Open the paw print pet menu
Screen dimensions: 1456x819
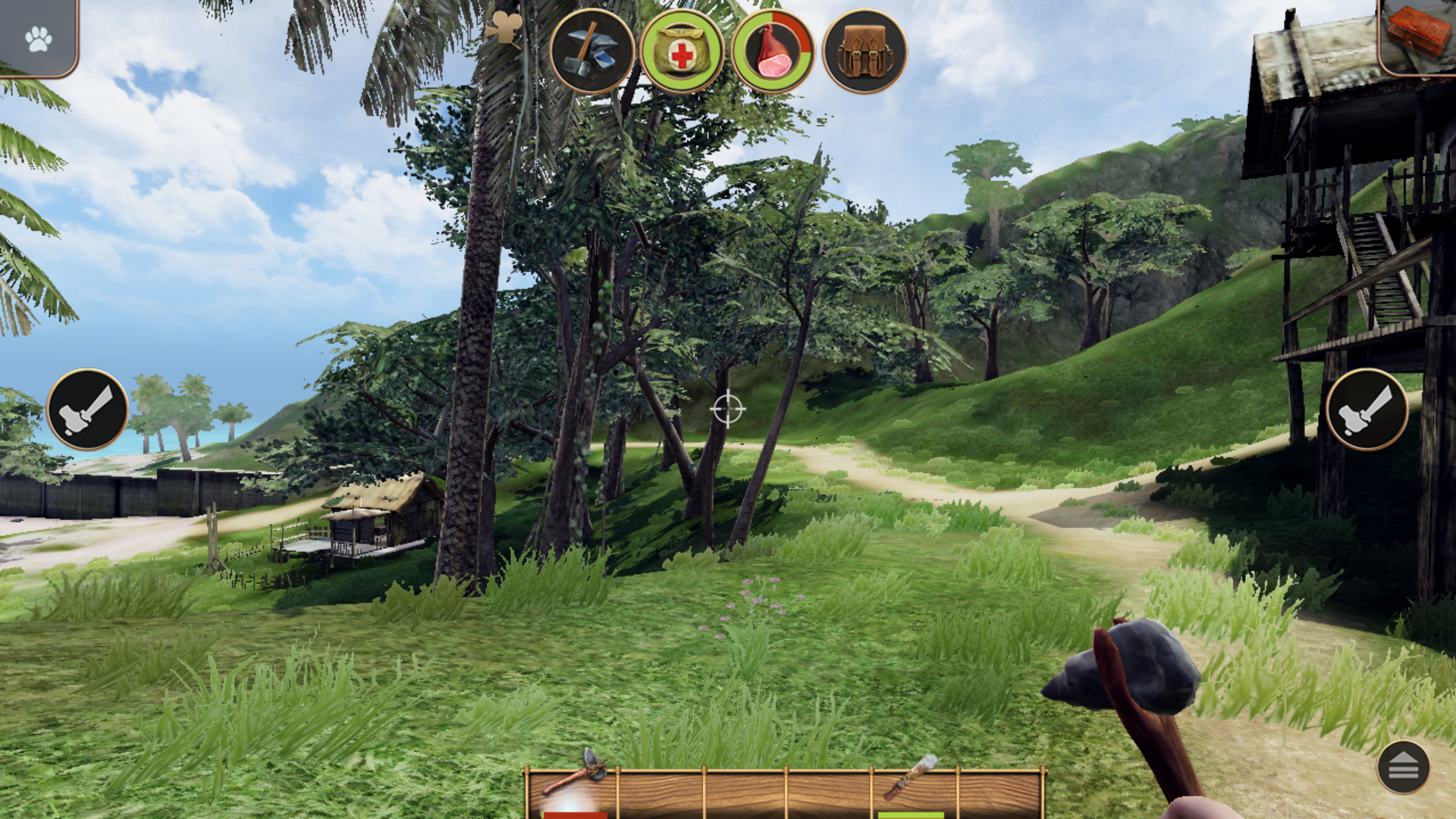click(x=38, y=38)
